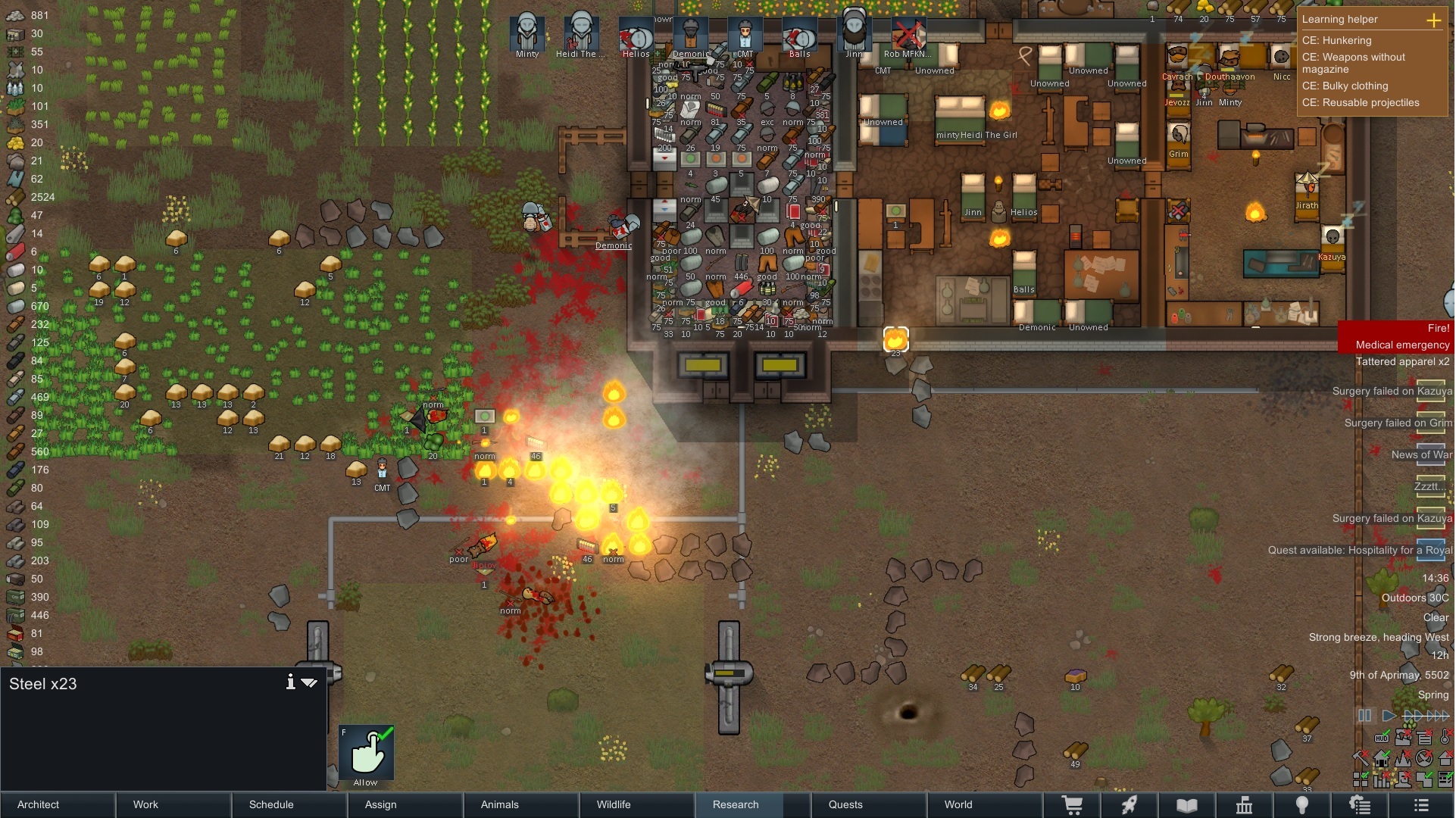Viewport: 1456px width, 818px height.
Task: Open the info card for Steel x23
Action: click(x=290, y=682)
